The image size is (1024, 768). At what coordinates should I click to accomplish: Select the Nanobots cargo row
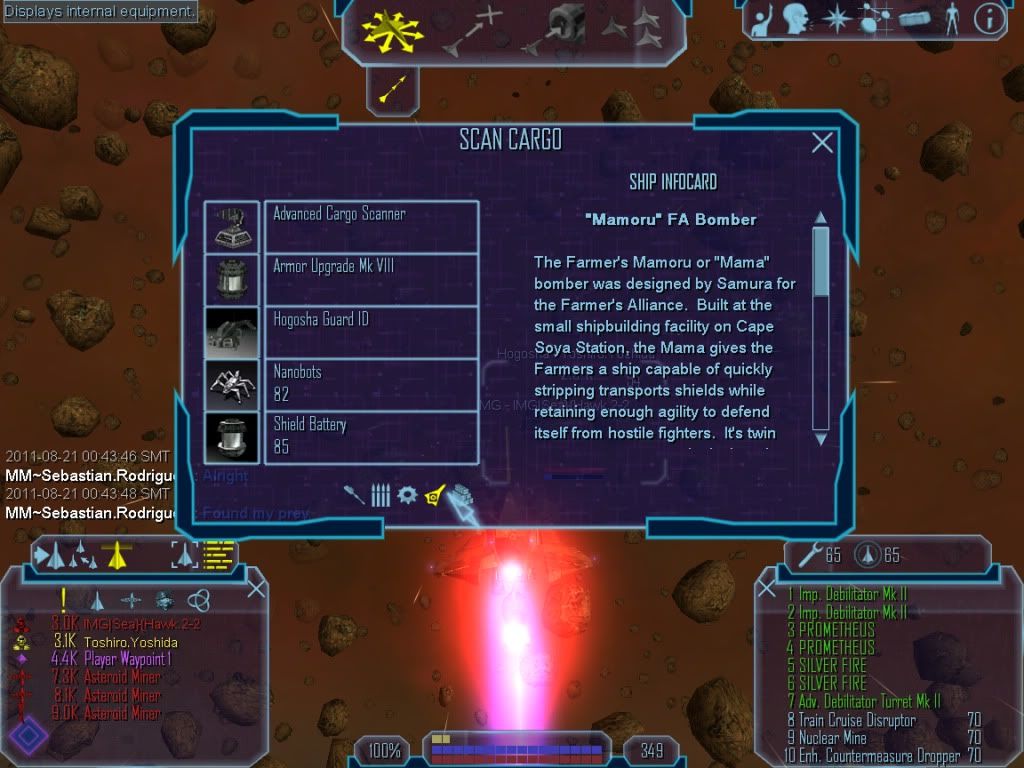(370, 384)
